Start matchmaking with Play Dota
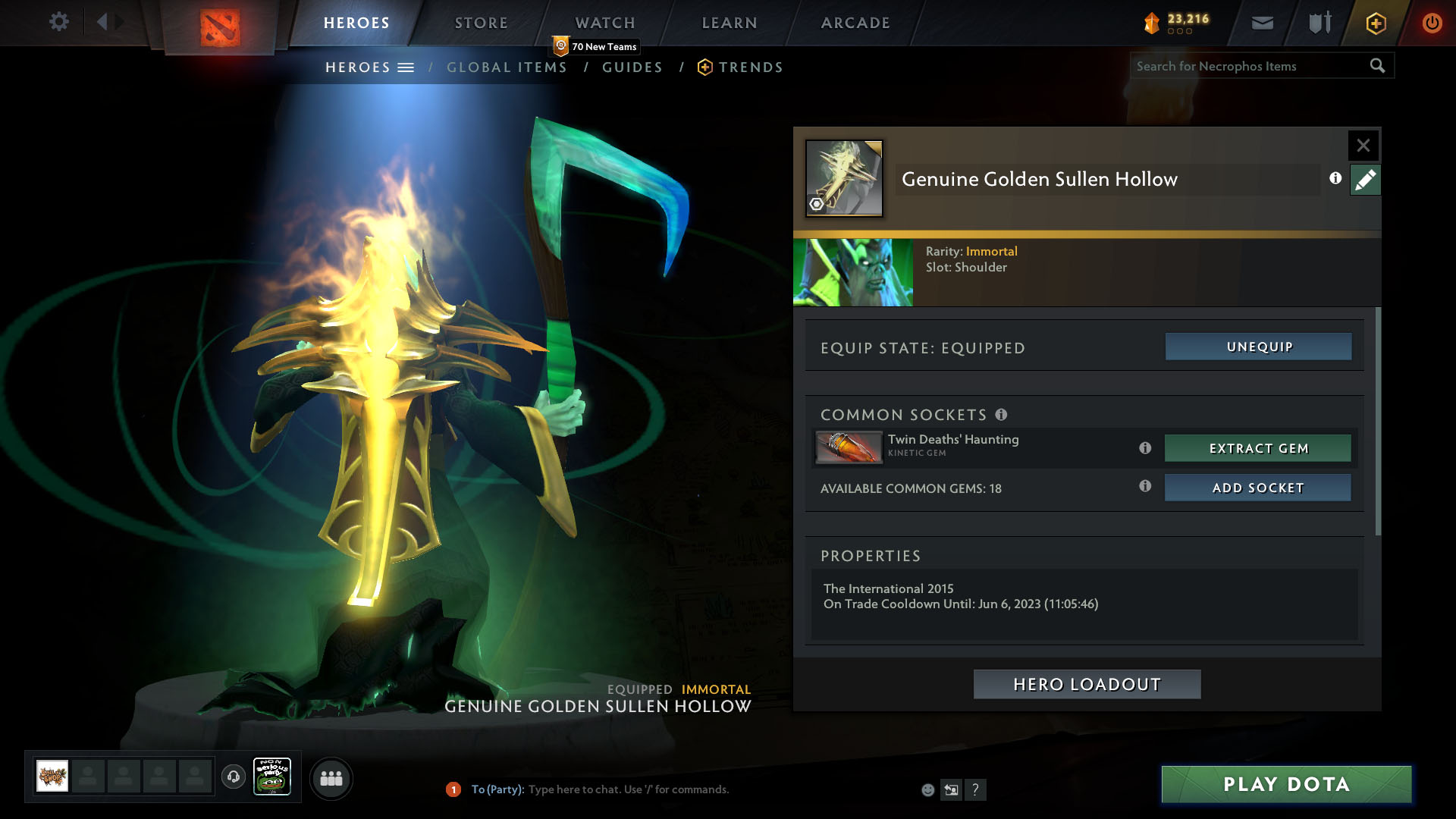 1286,784
